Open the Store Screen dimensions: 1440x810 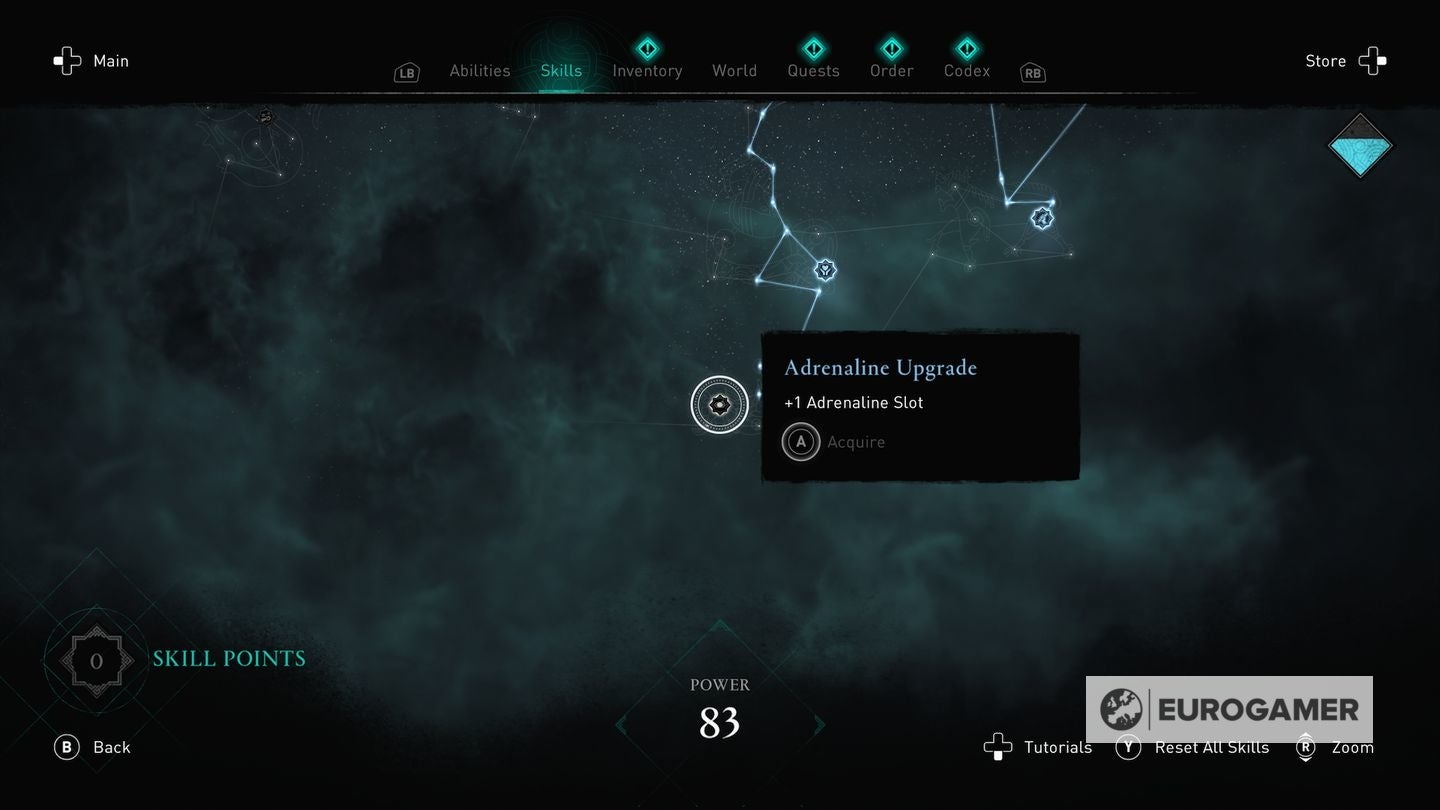click(1345, 61)
